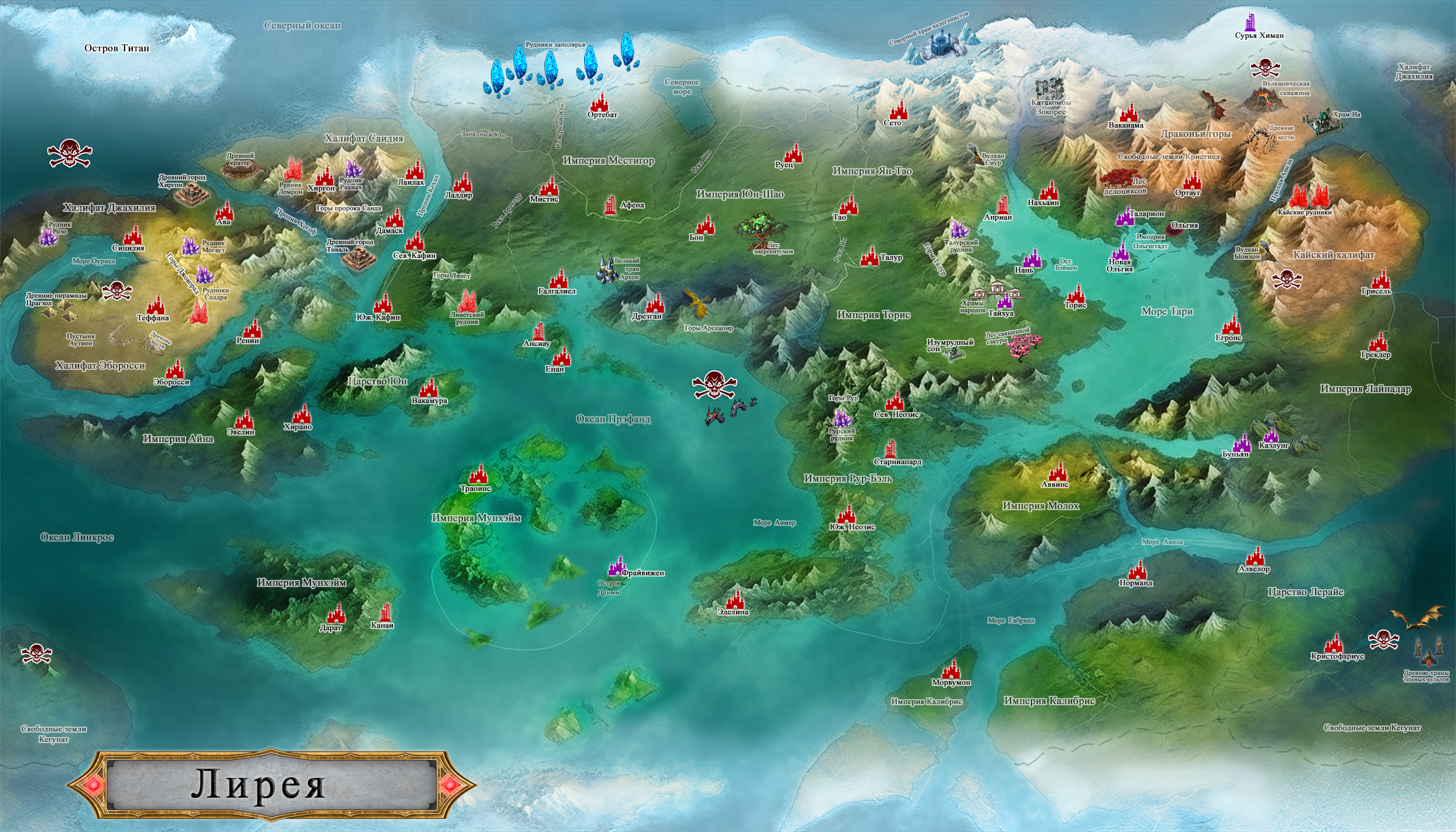Select the Торис city marker
Image resolution: width=1456 pixels, height=832 pixels.
pyautogui.click(x=1076, y=293)
